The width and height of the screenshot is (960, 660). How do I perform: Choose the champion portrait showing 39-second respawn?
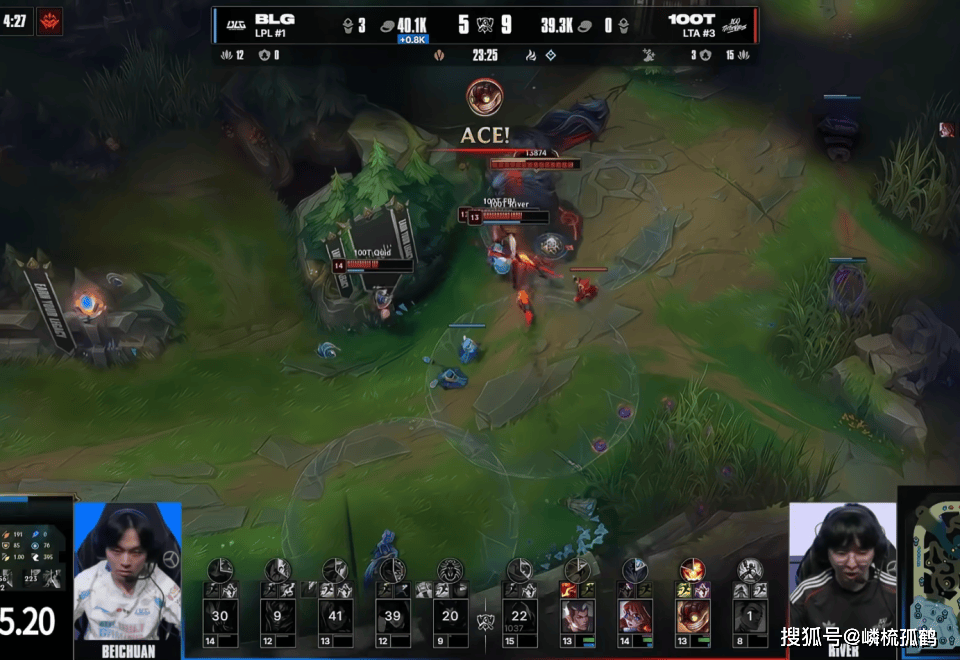pos(393,616)
